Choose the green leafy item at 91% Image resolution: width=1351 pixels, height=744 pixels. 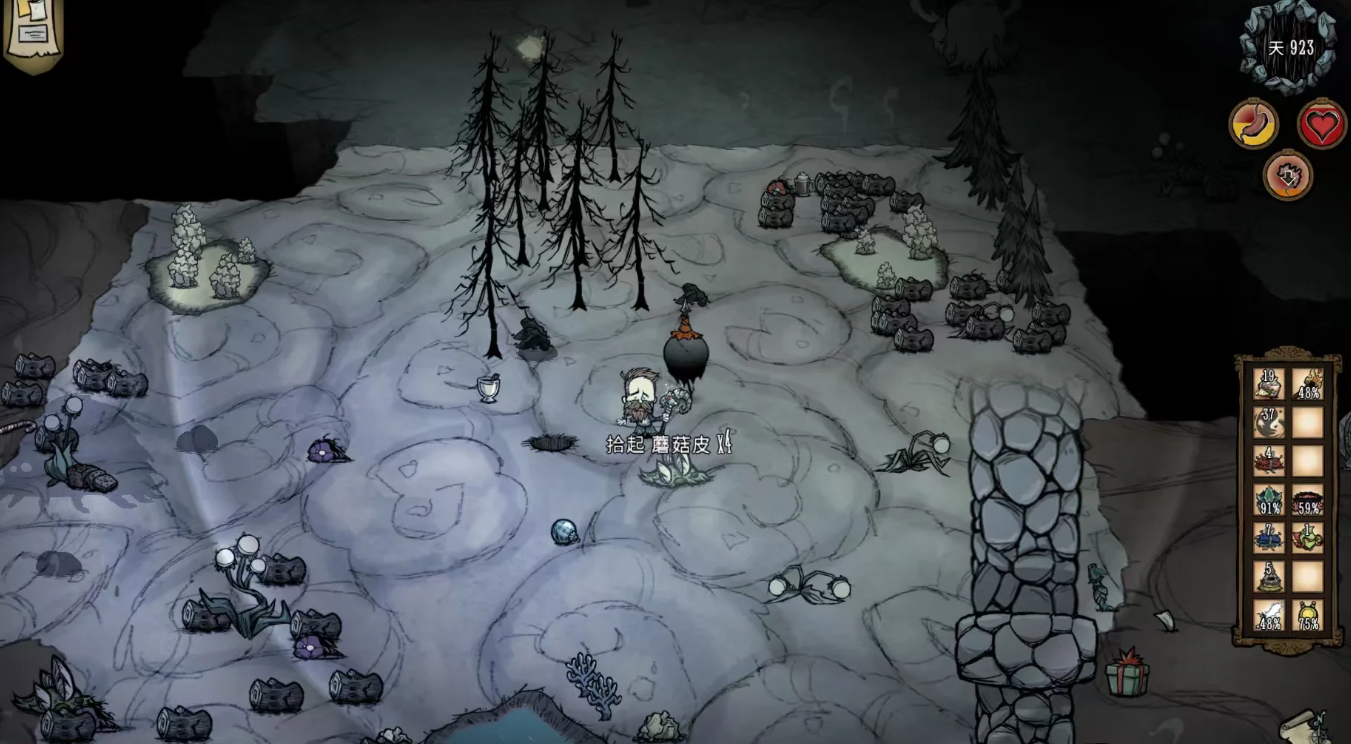tap(1269, 499)
